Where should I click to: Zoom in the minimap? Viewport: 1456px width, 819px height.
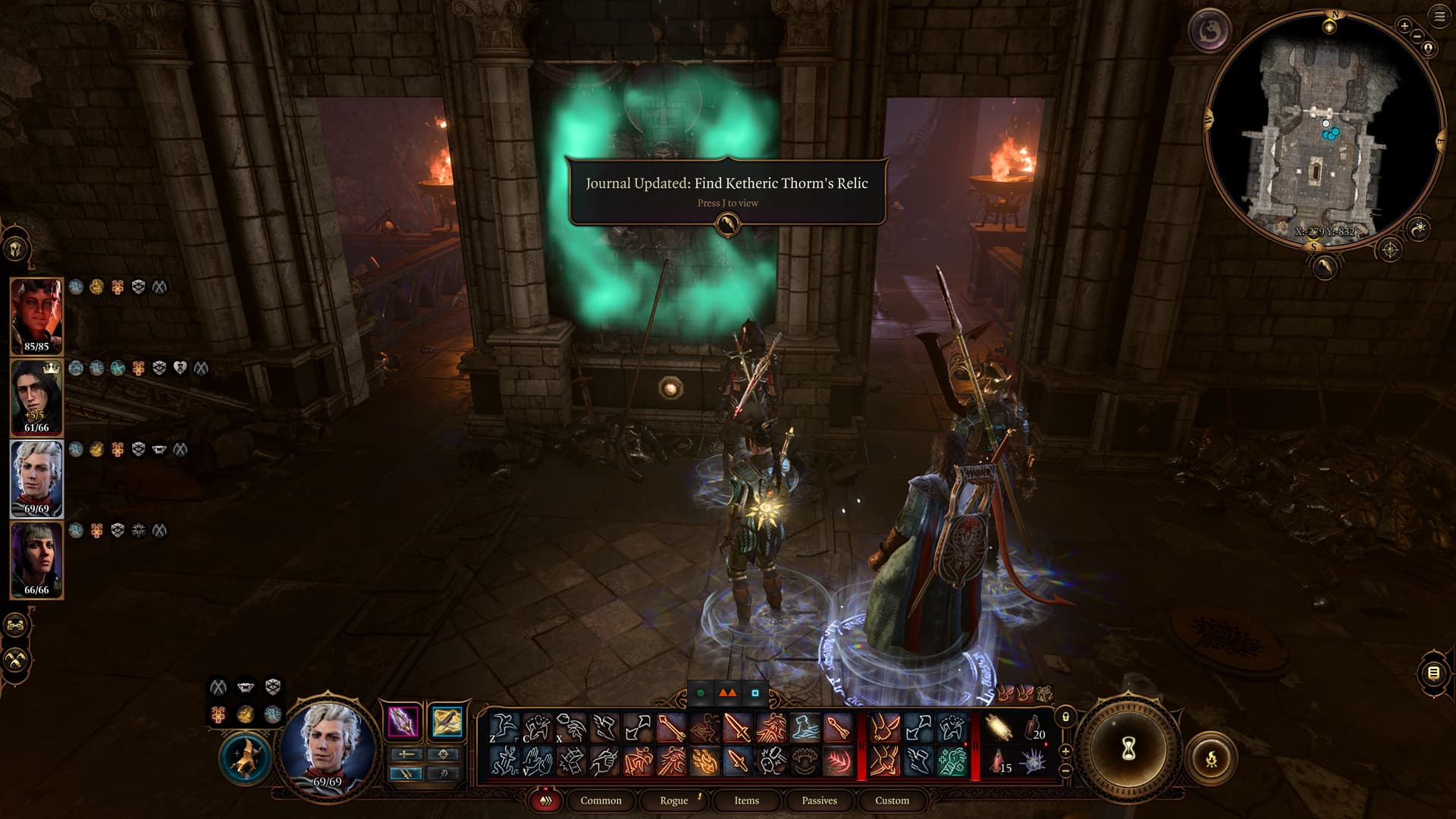coord(1404,27)
